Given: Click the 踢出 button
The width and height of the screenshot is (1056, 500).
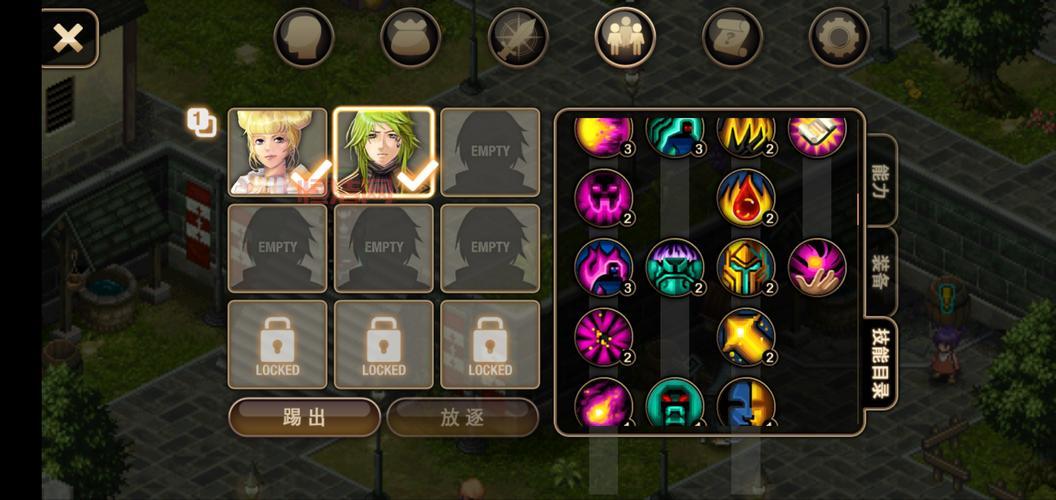Looking at the screenshot, I should pyautogui.click(x=304, y=417).
